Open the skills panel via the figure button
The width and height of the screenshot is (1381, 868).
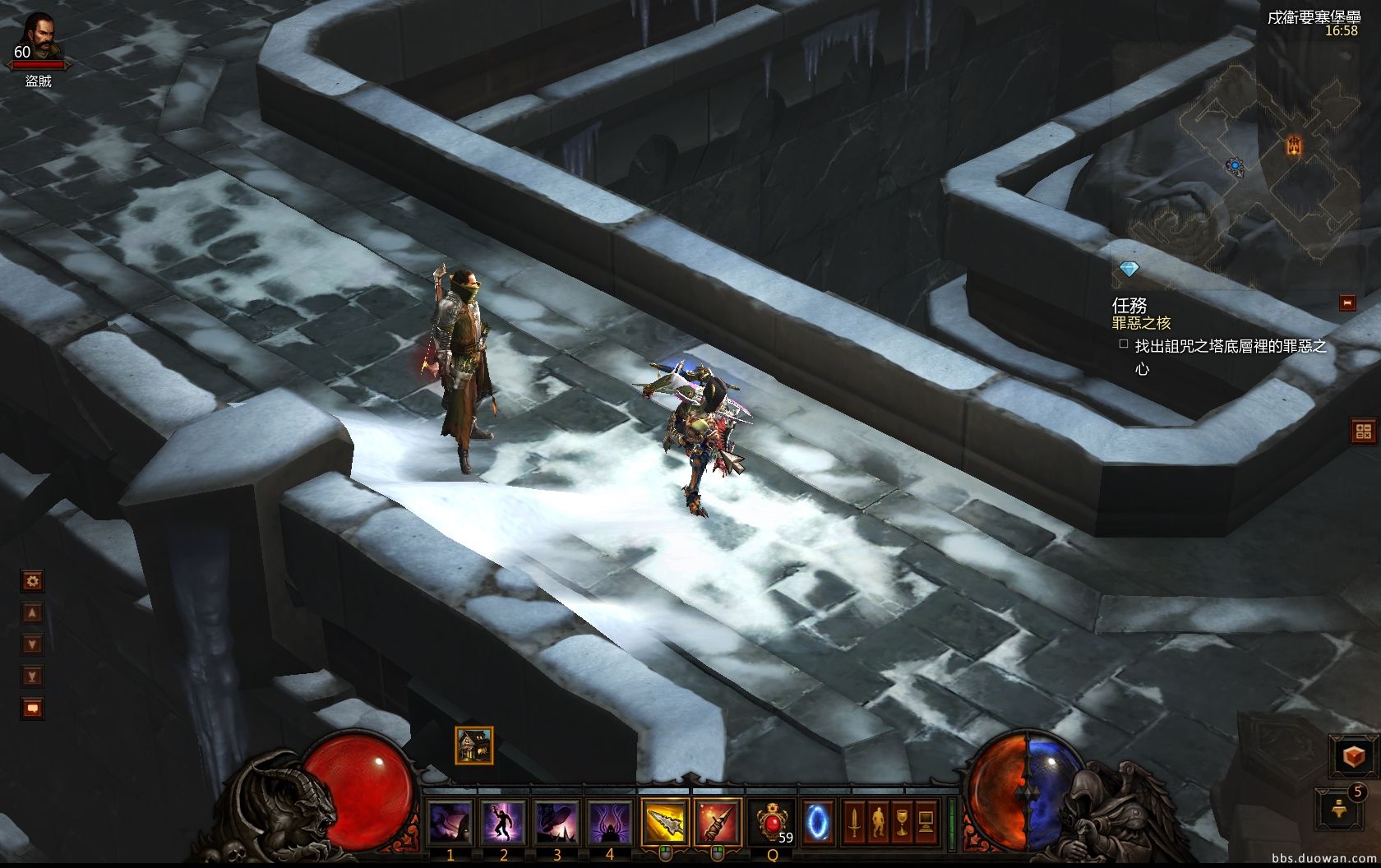point(879,821)
